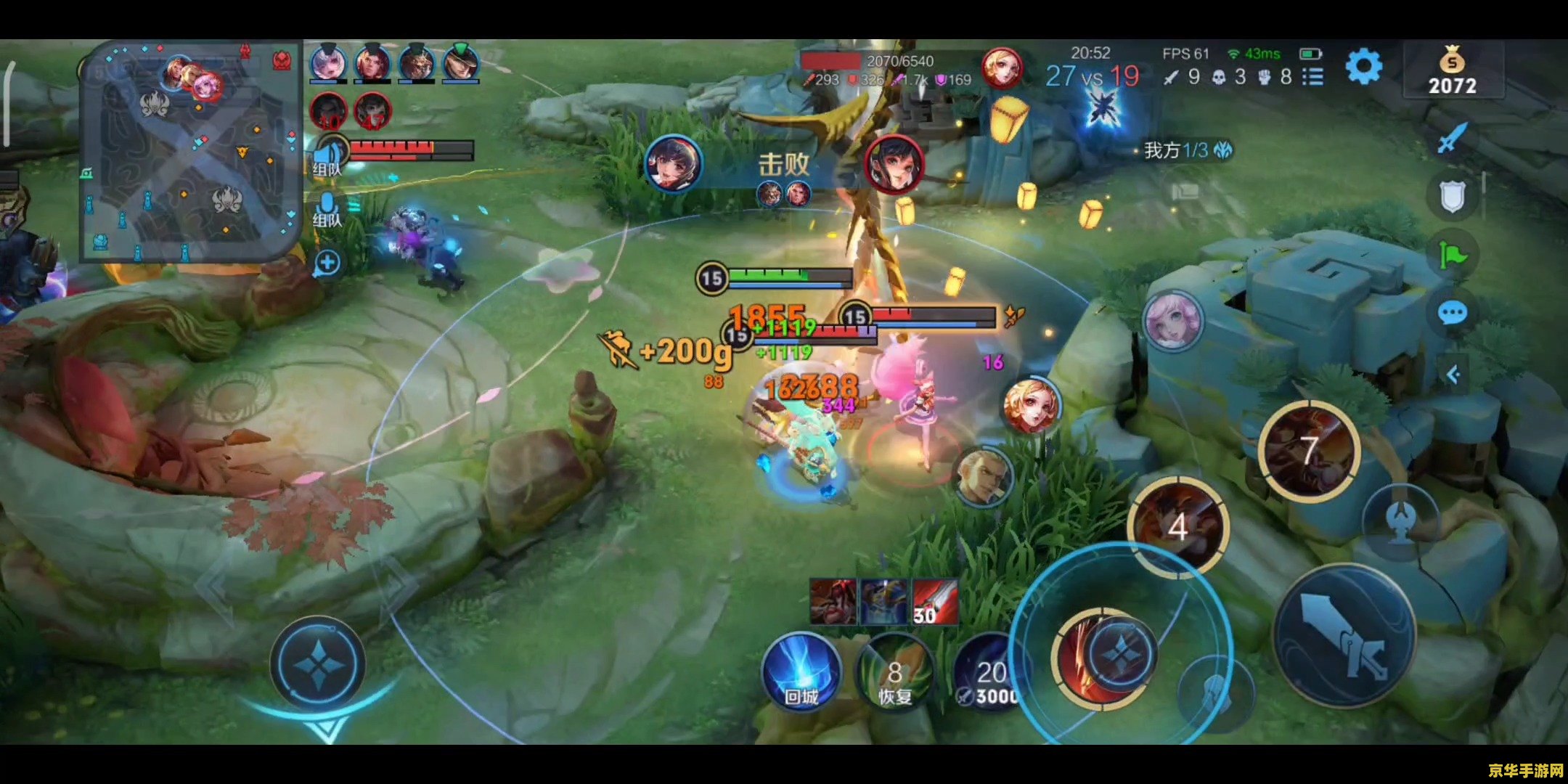Click the blue plus button under microphone
This screenshot has height=784, width=1568.
pyautogui.click(x=327, y=263)
